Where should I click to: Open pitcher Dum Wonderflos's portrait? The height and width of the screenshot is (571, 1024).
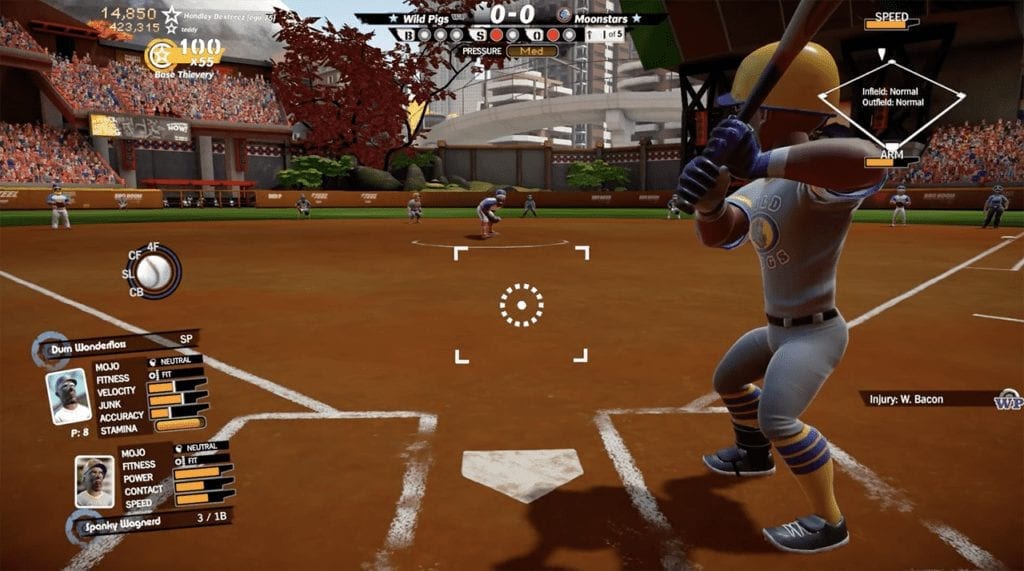pyautogui.click(x=69, y=397)
